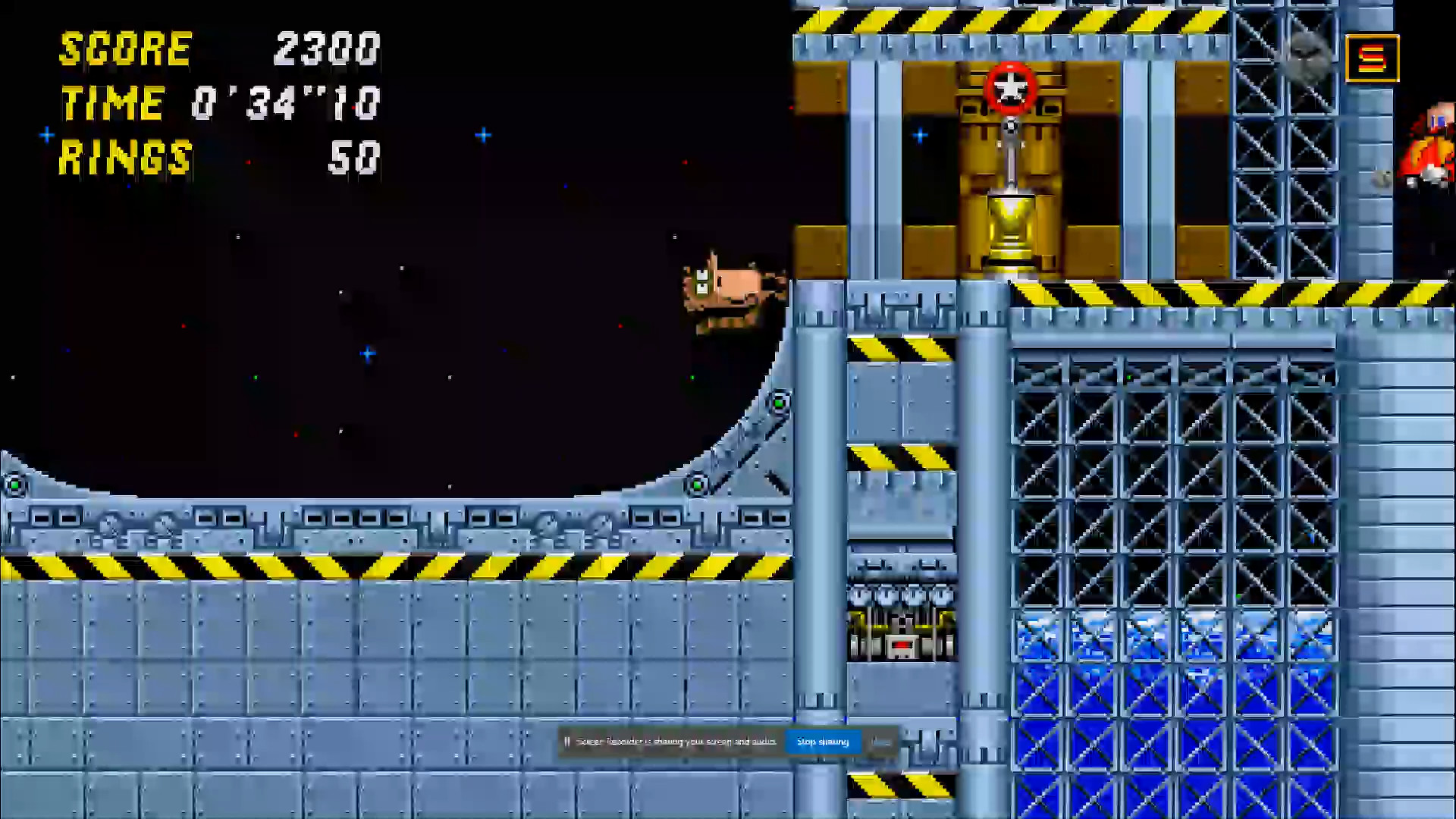Select Dr. Eggman sprite at screen edge
The image size is (1456, 819).
point(1433,148)
